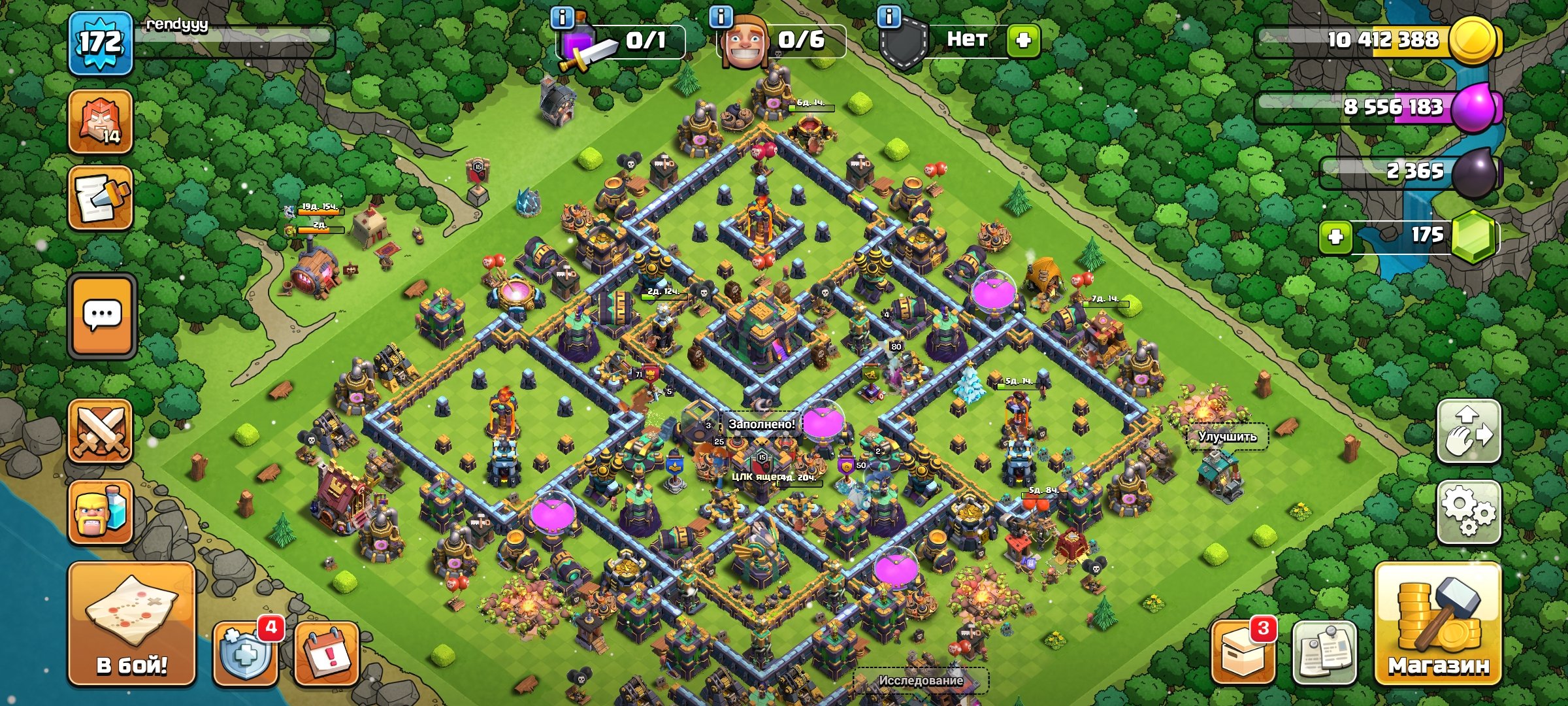Tap the info icon beside spell count 0/1
This screenshot has height=706, width=1568.
(563, 16)
